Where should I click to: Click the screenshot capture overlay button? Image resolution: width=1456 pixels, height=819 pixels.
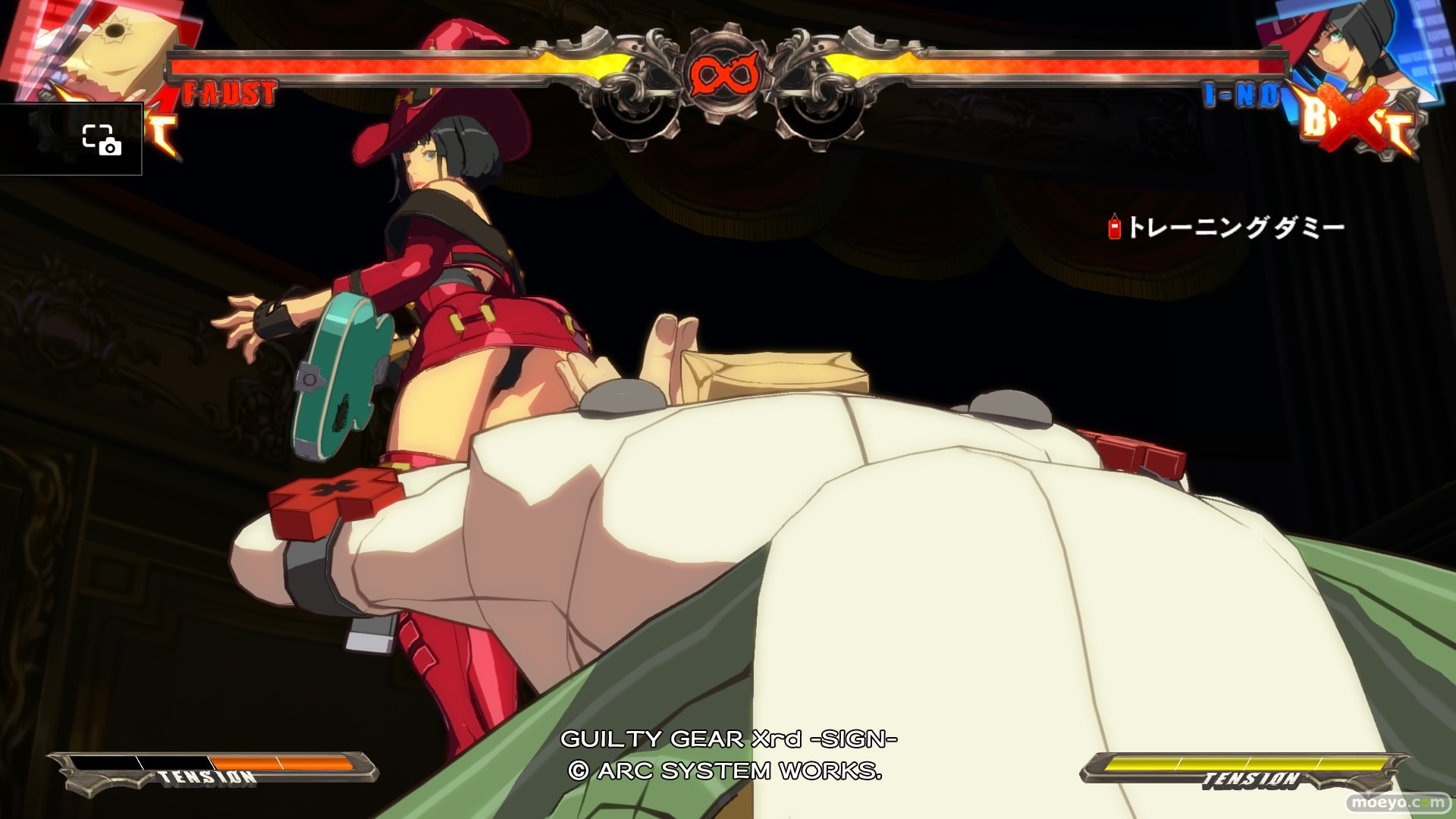point(101,140)
